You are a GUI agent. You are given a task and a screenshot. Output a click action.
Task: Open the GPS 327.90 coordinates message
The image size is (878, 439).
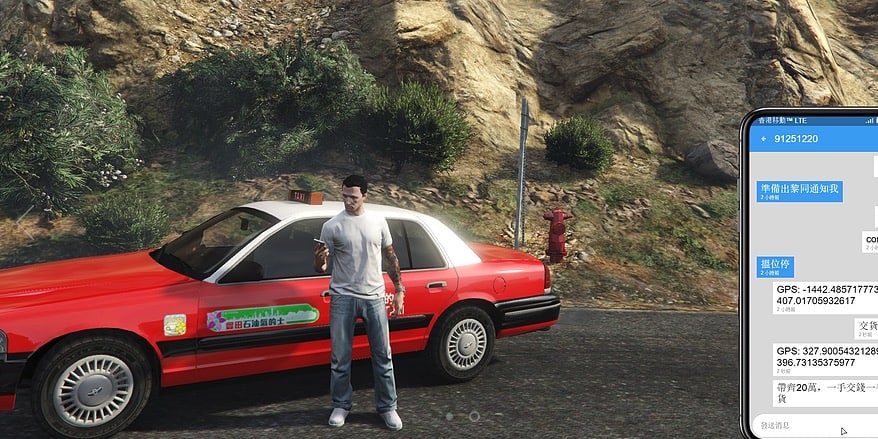point(825,359)
